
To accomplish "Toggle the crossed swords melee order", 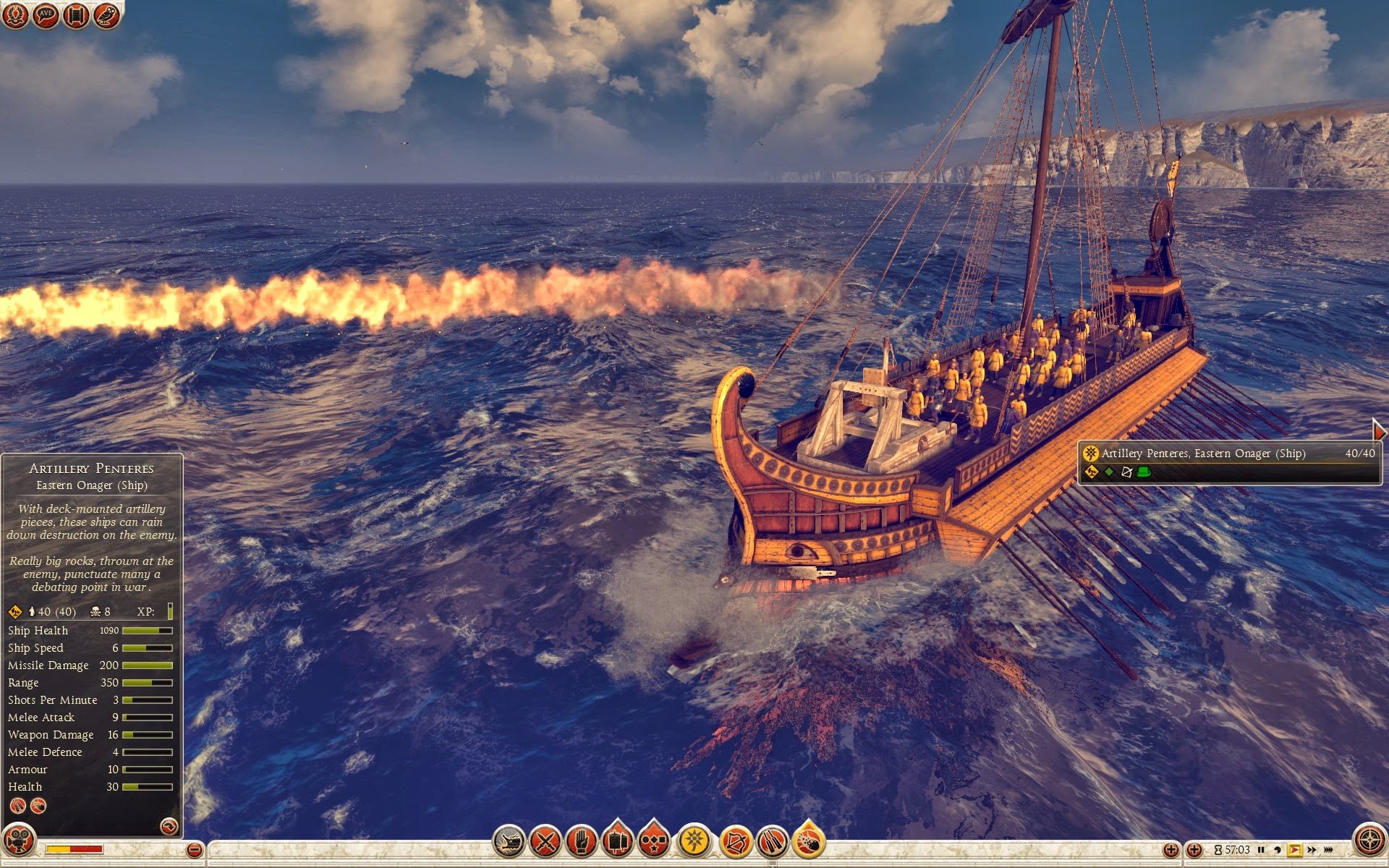I will (x=545, y=842).
